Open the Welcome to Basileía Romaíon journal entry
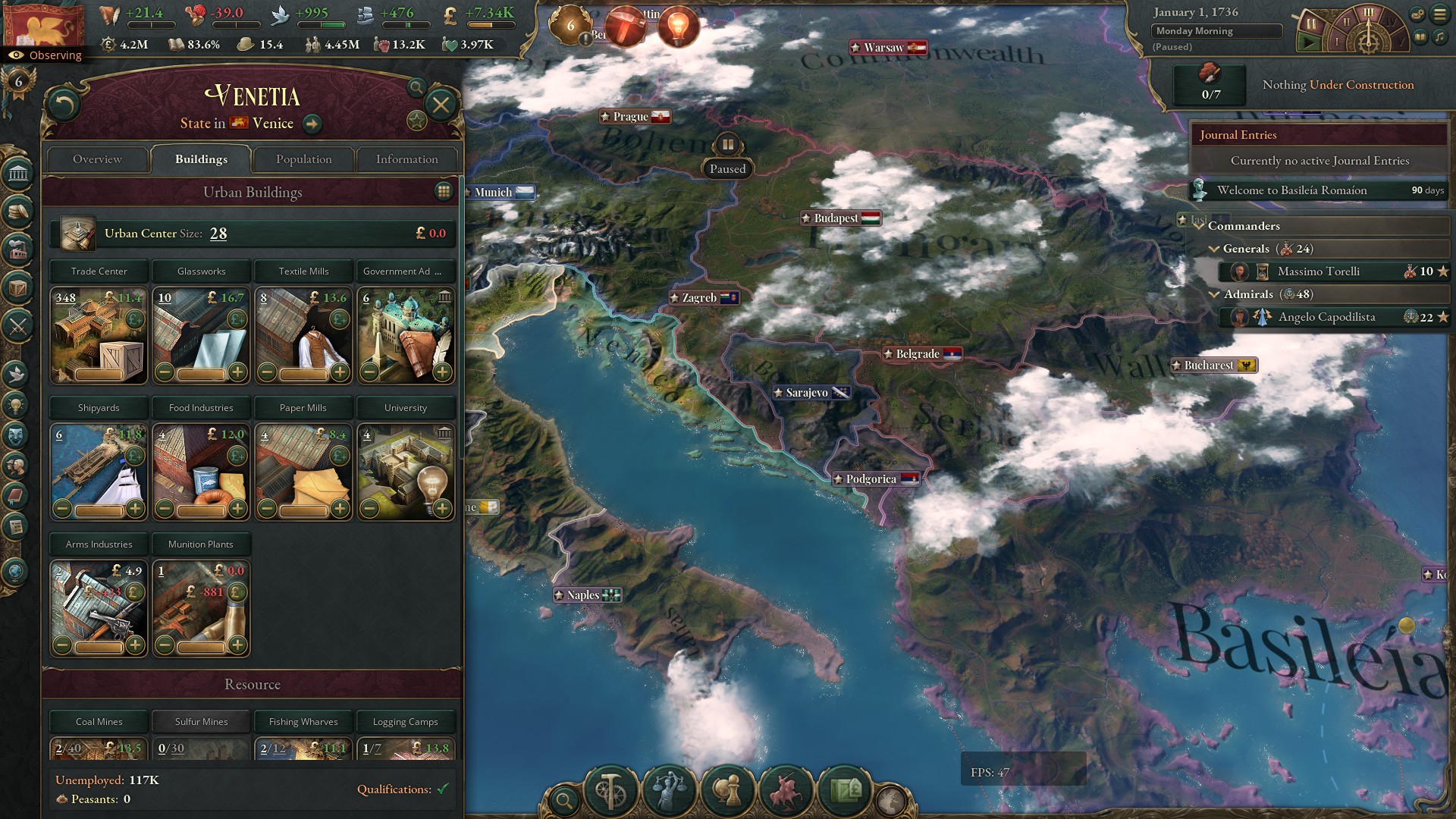The width and height of the screenshot is (1456, 819). coord(1291,190)
